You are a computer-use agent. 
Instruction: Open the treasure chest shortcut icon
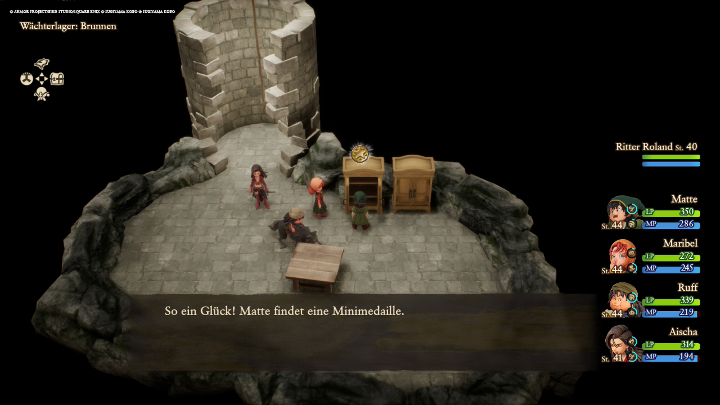click(57, 78)
